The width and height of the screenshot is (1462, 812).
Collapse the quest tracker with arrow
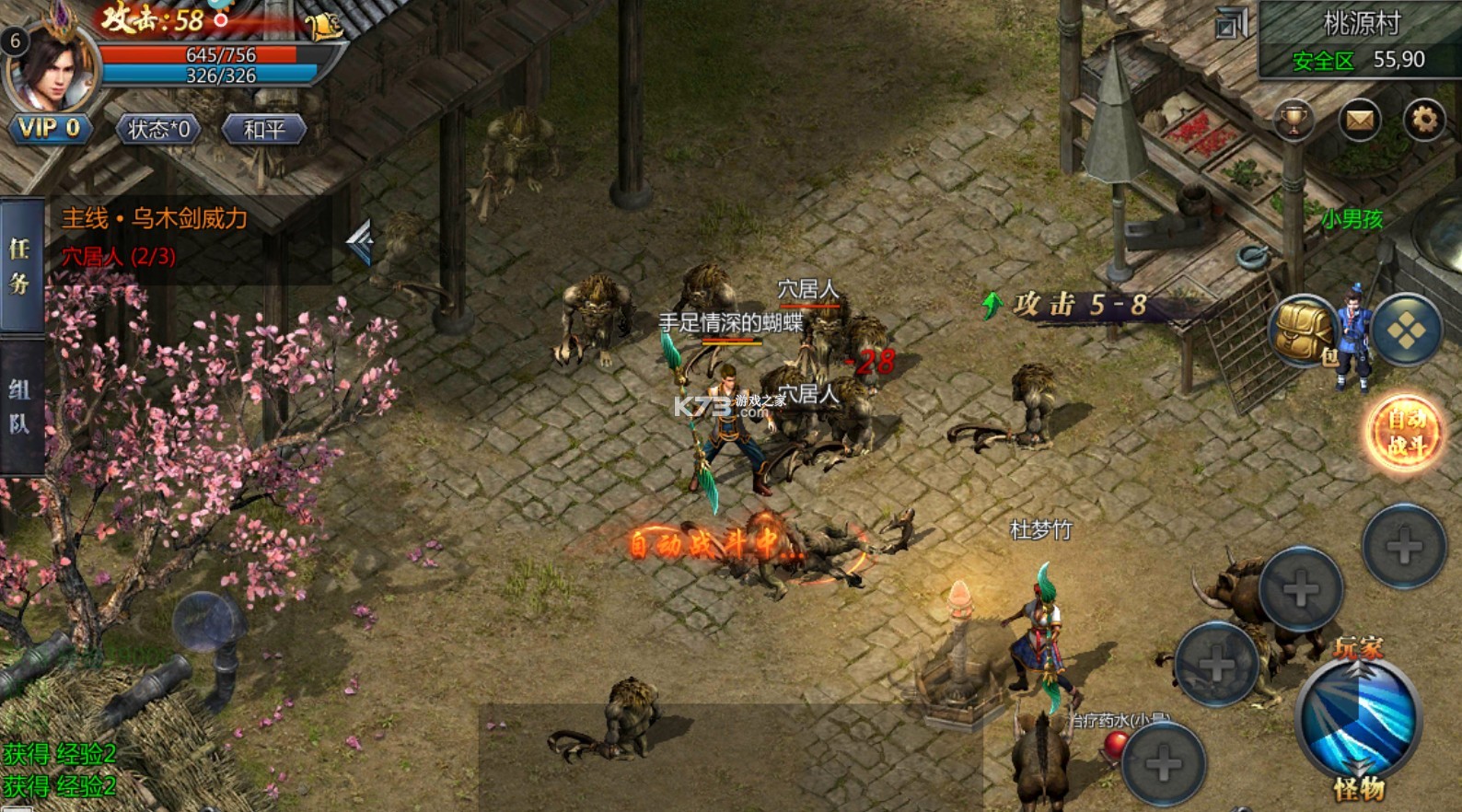point(360,242)
